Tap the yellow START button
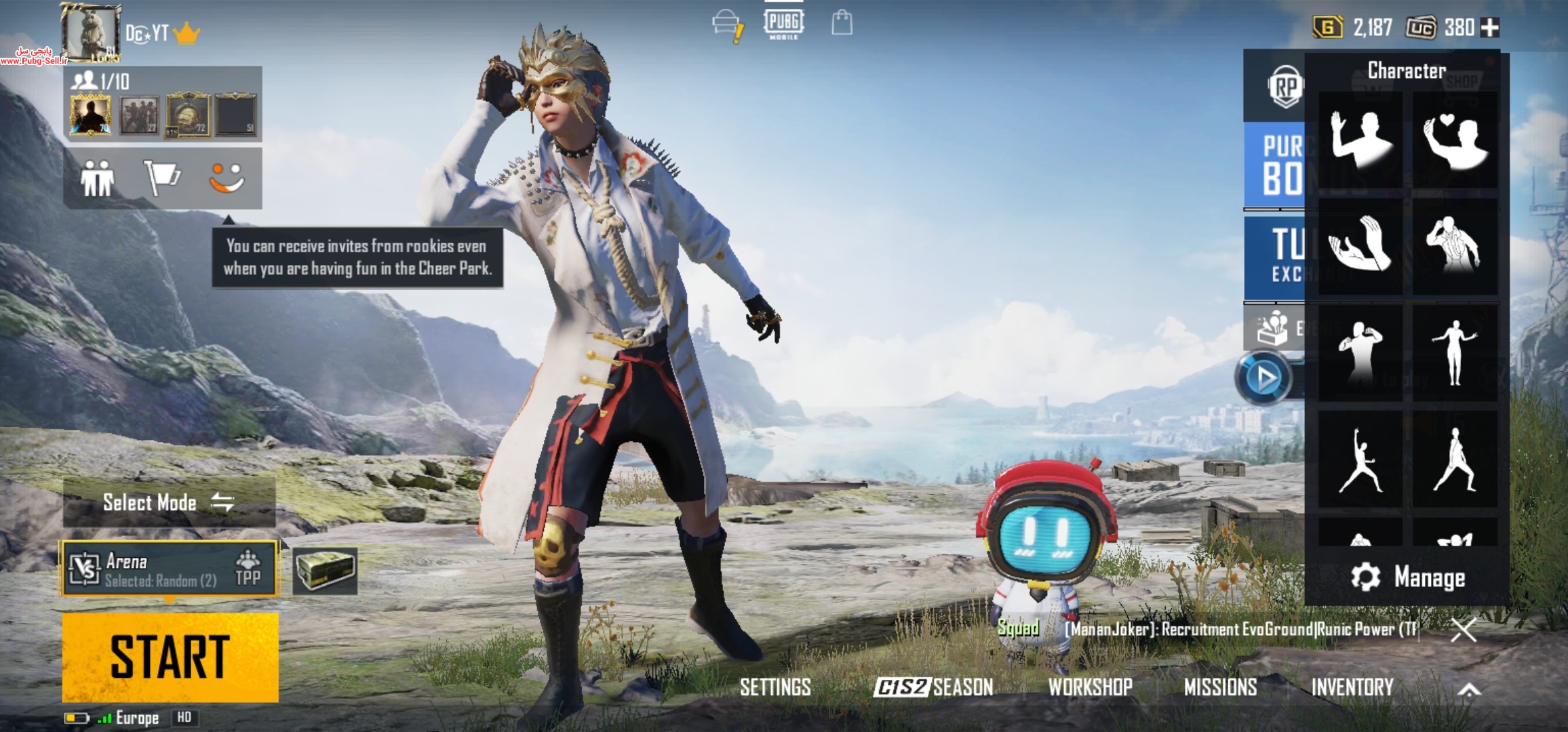The height and width of the screenshot is (732, 1568). pos(170,657)
